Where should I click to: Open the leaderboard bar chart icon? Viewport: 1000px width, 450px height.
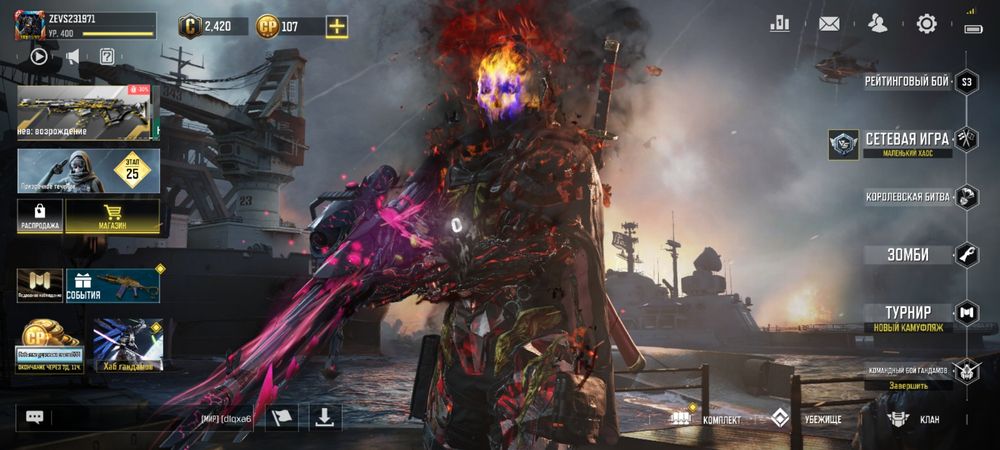coord(780,24)
